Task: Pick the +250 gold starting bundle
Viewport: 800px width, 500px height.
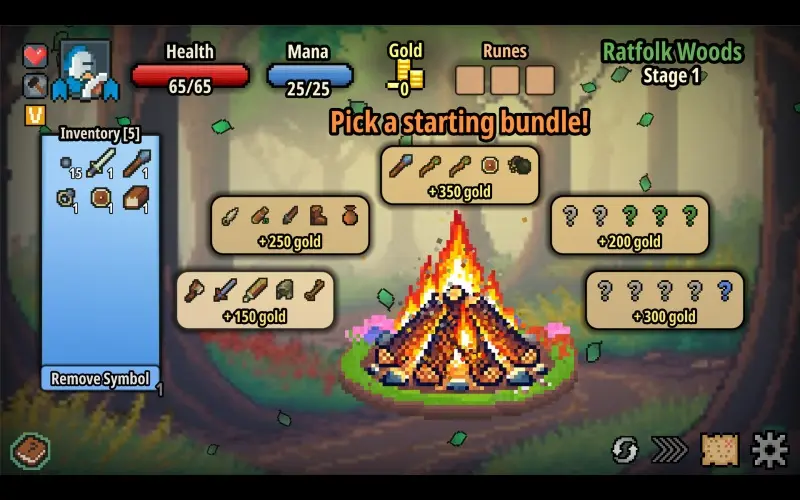Action: (289, 225)
